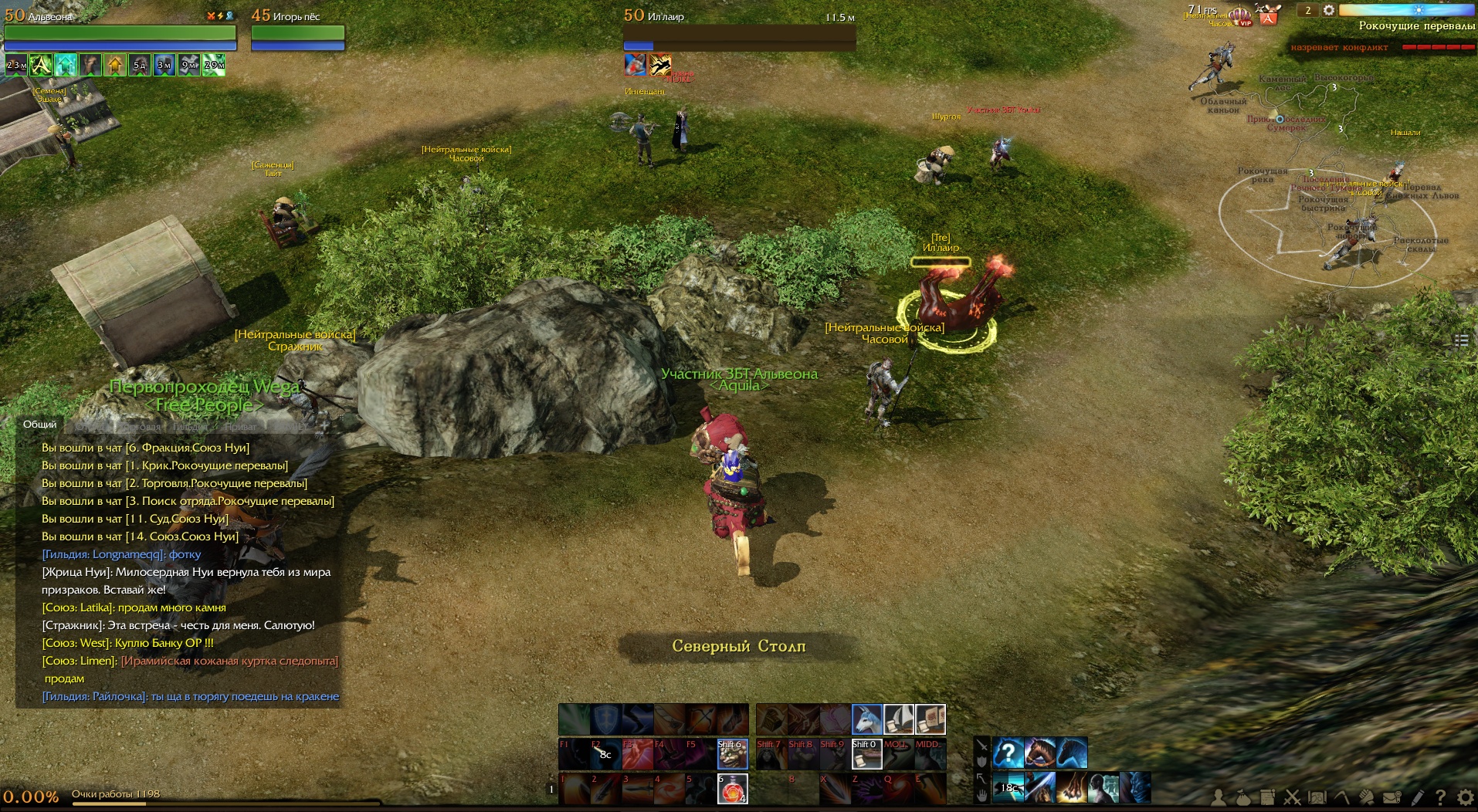Viewport: 1478px width, 812px height.
Task: Use the red potion in slot 6
Action: [732, 788]
